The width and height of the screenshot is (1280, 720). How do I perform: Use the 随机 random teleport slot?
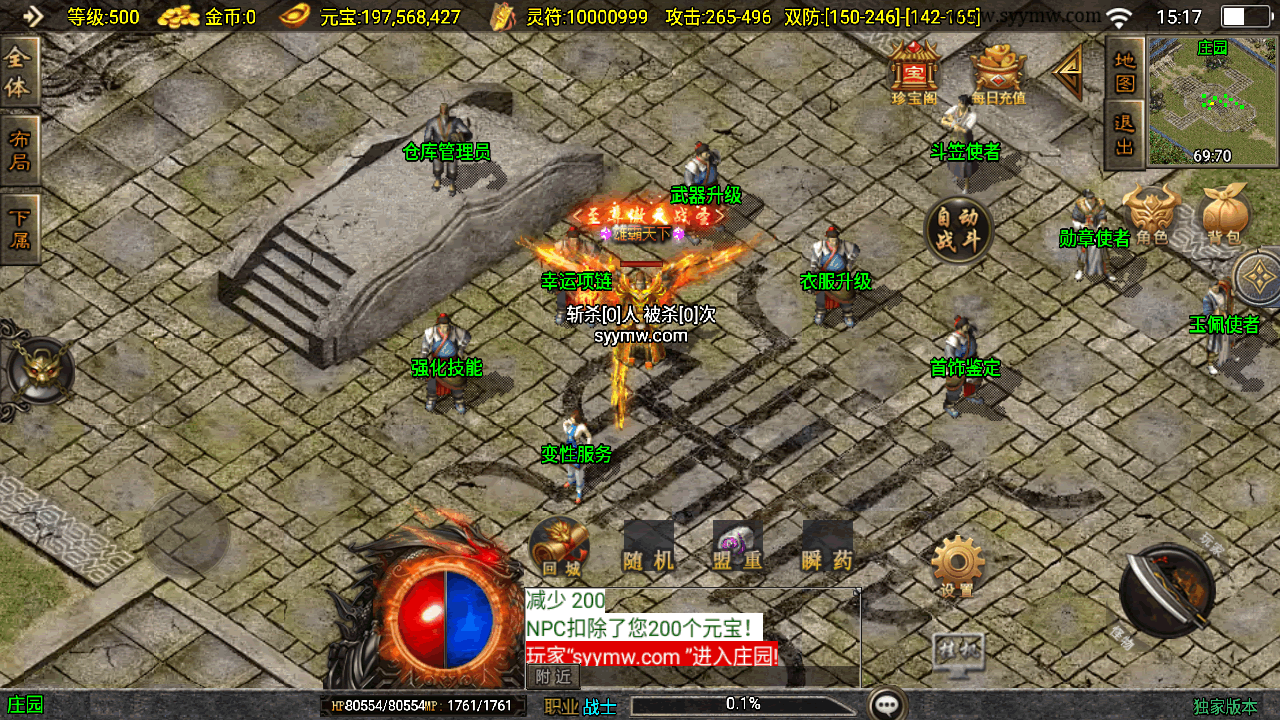pyautogui.click(x=648, y=547)
